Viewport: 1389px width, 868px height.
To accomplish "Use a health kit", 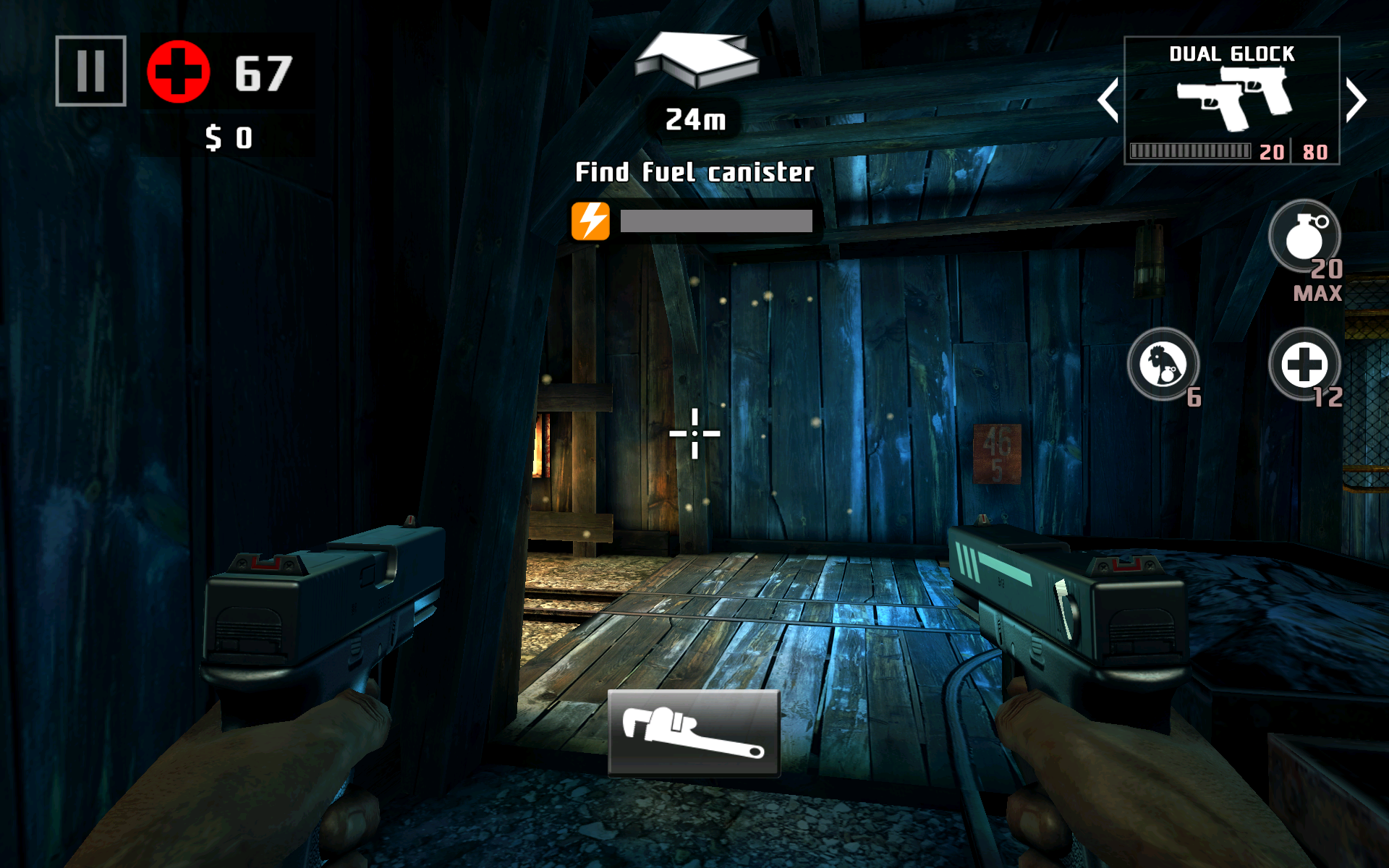I will click(1304, 365).
